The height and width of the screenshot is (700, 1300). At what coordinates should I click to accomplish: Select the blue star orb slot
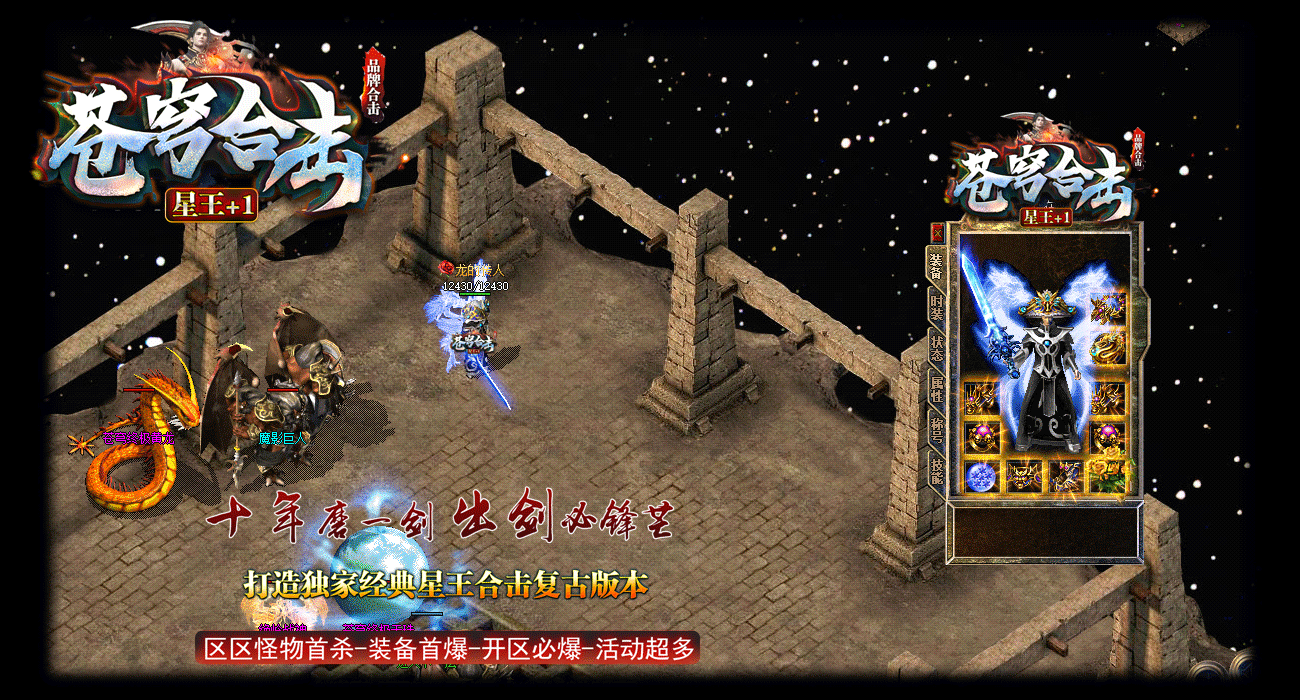click(980, 476)
